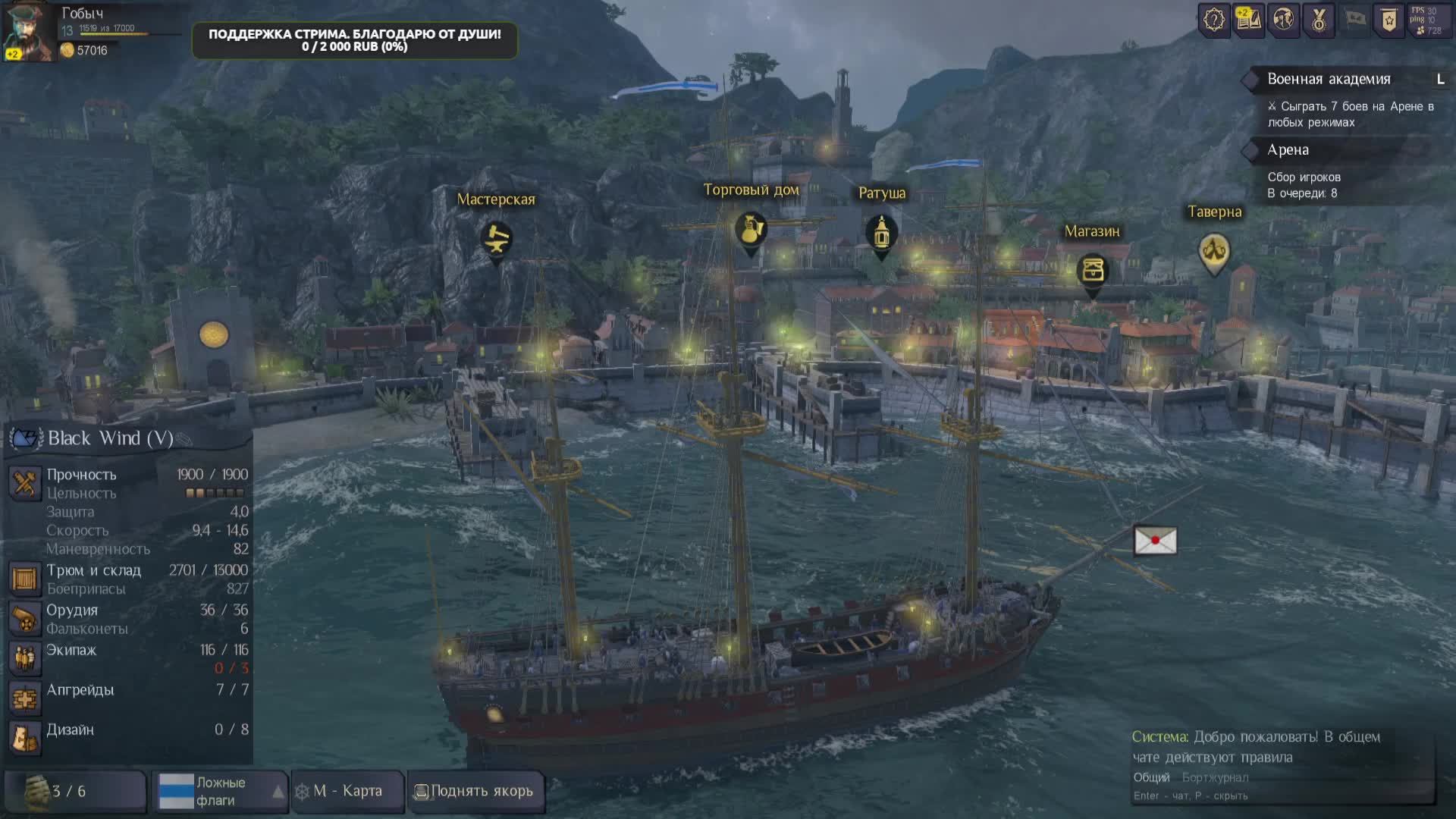Open the two captains portrait icon
Image resolution: width=1456 pixels, height=819 pixels.
coord(1283,20)
